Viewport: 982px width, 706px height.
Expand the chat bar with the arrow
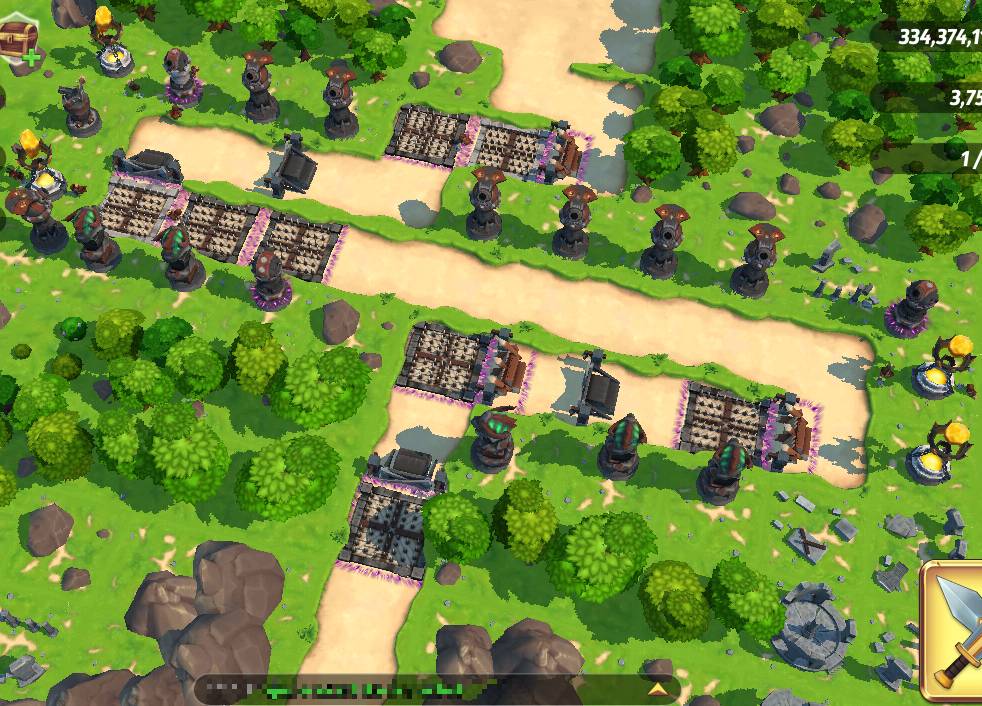[x=657, y=690]
